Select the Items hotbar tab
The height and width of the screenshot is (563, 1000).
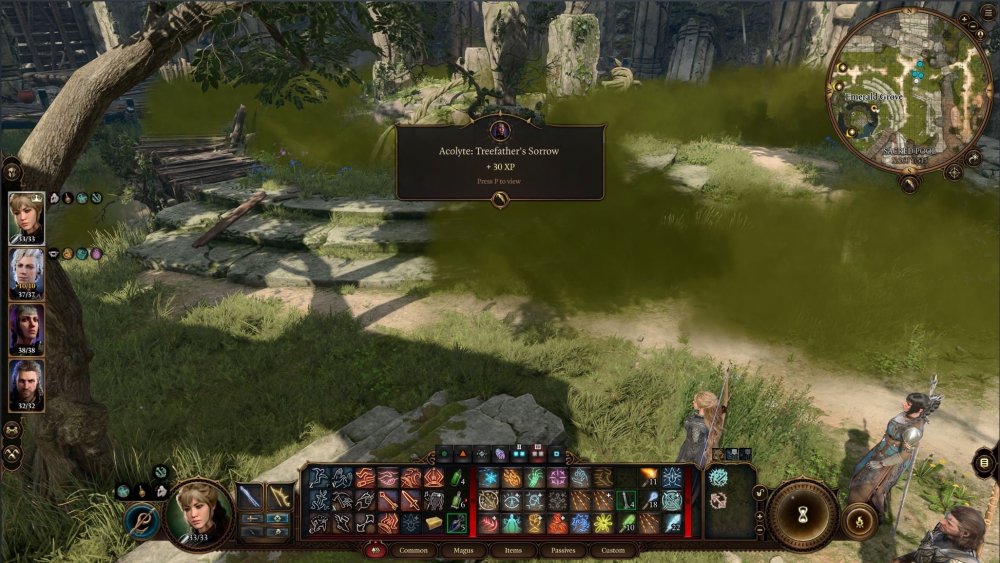pos(513,550)
